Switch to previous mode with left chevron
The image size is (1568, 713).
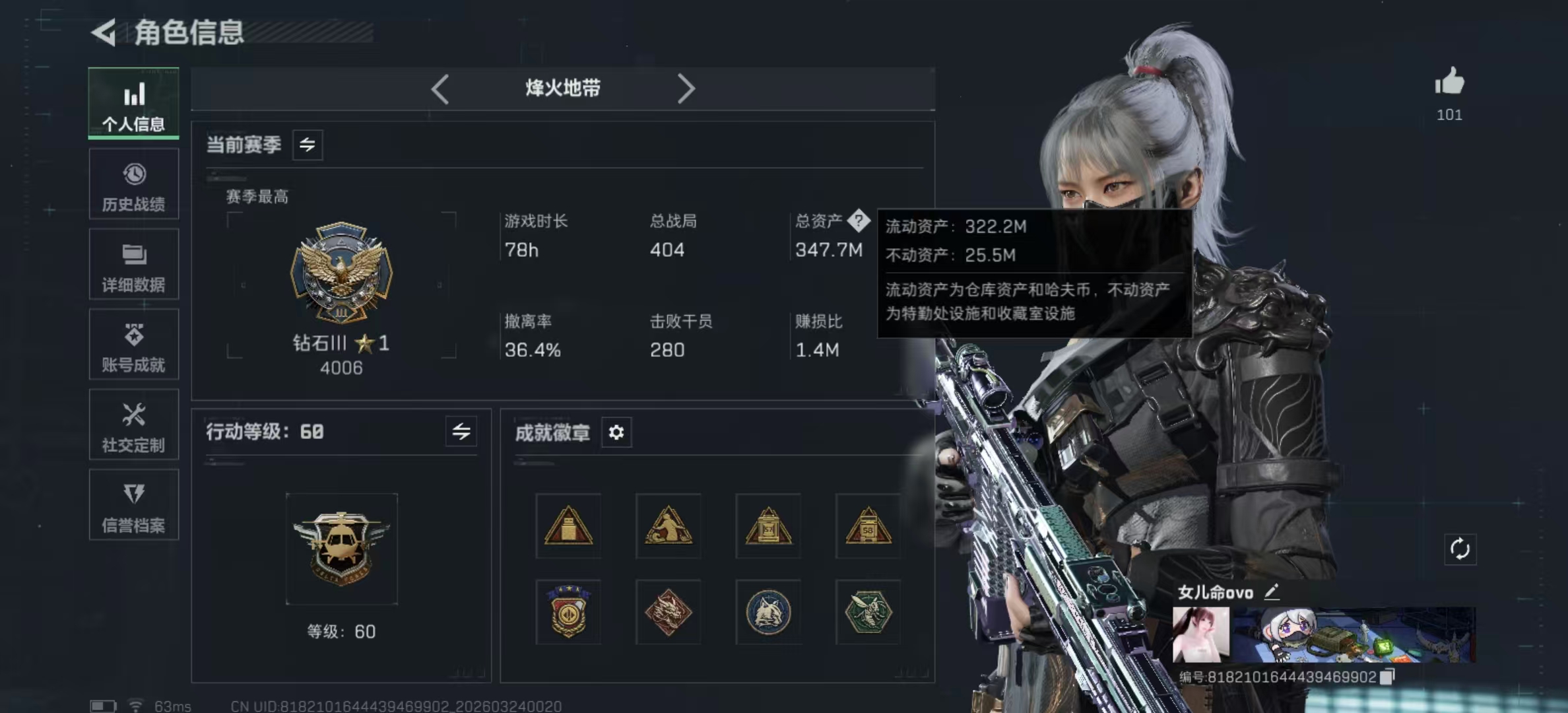[441, 88]
